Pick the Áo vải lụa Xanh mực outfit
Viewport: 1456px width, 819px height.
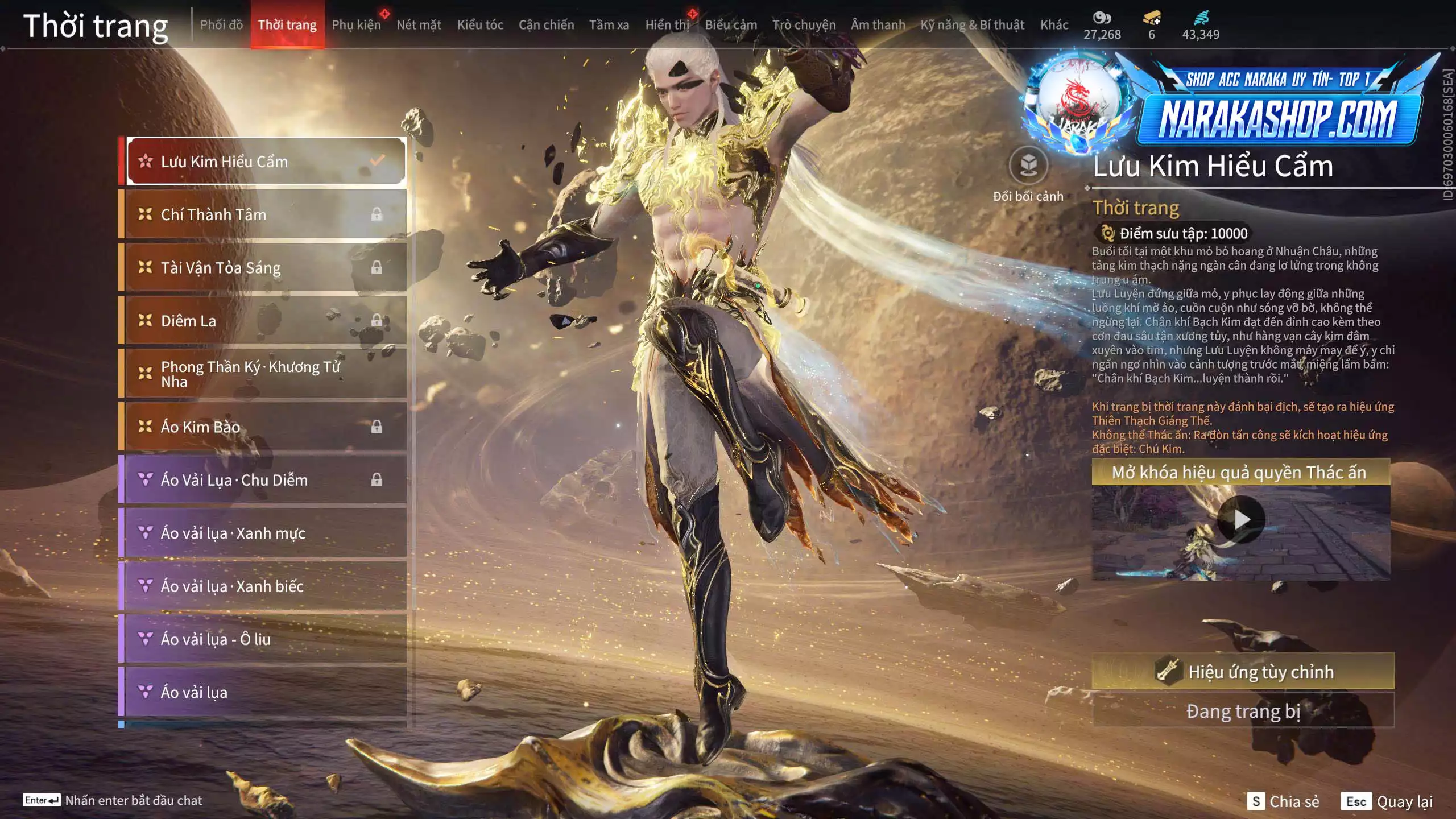click(266, 533)
